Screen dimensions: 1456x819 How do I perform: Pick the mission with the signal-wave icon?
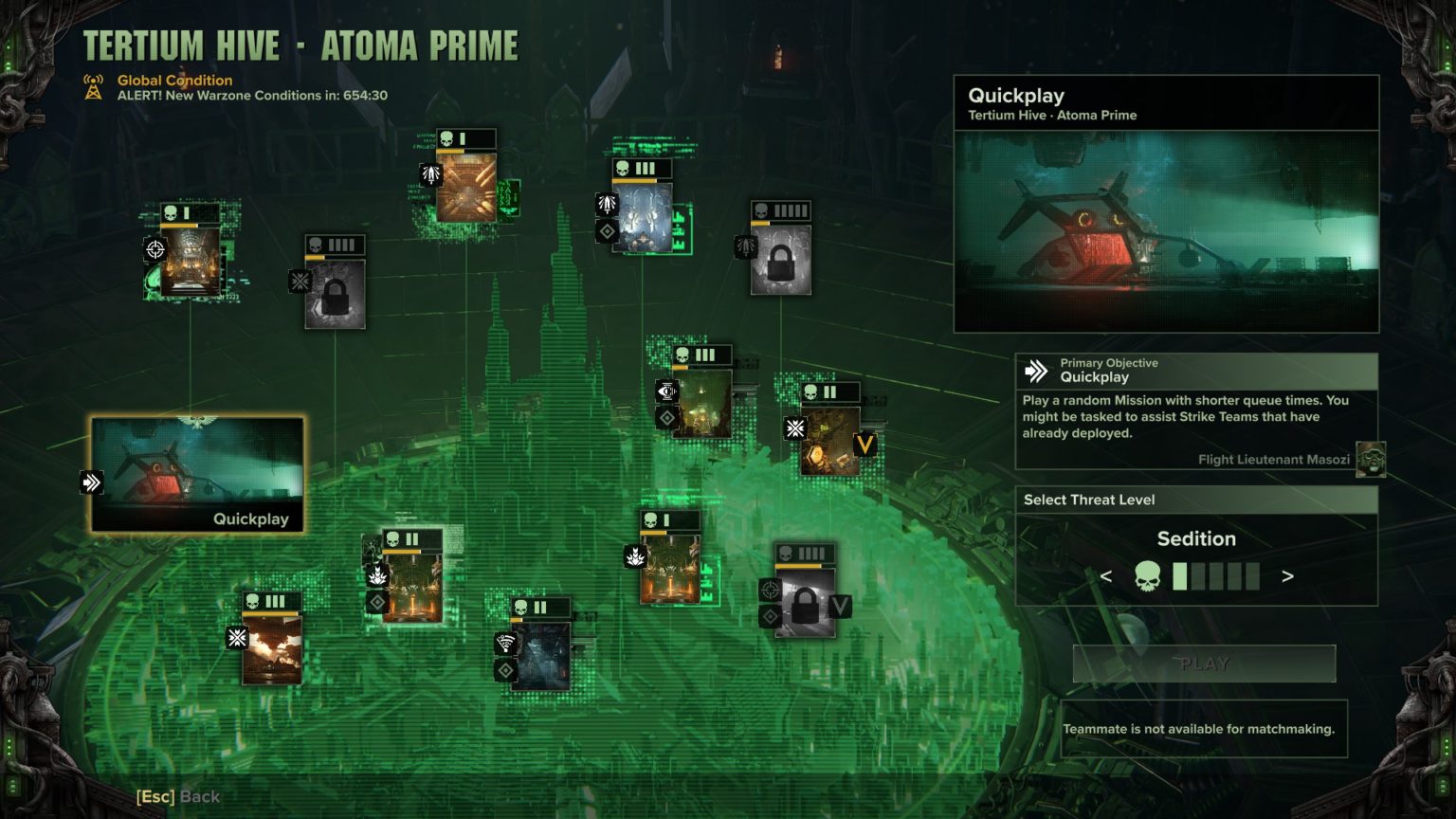[542, 654]
